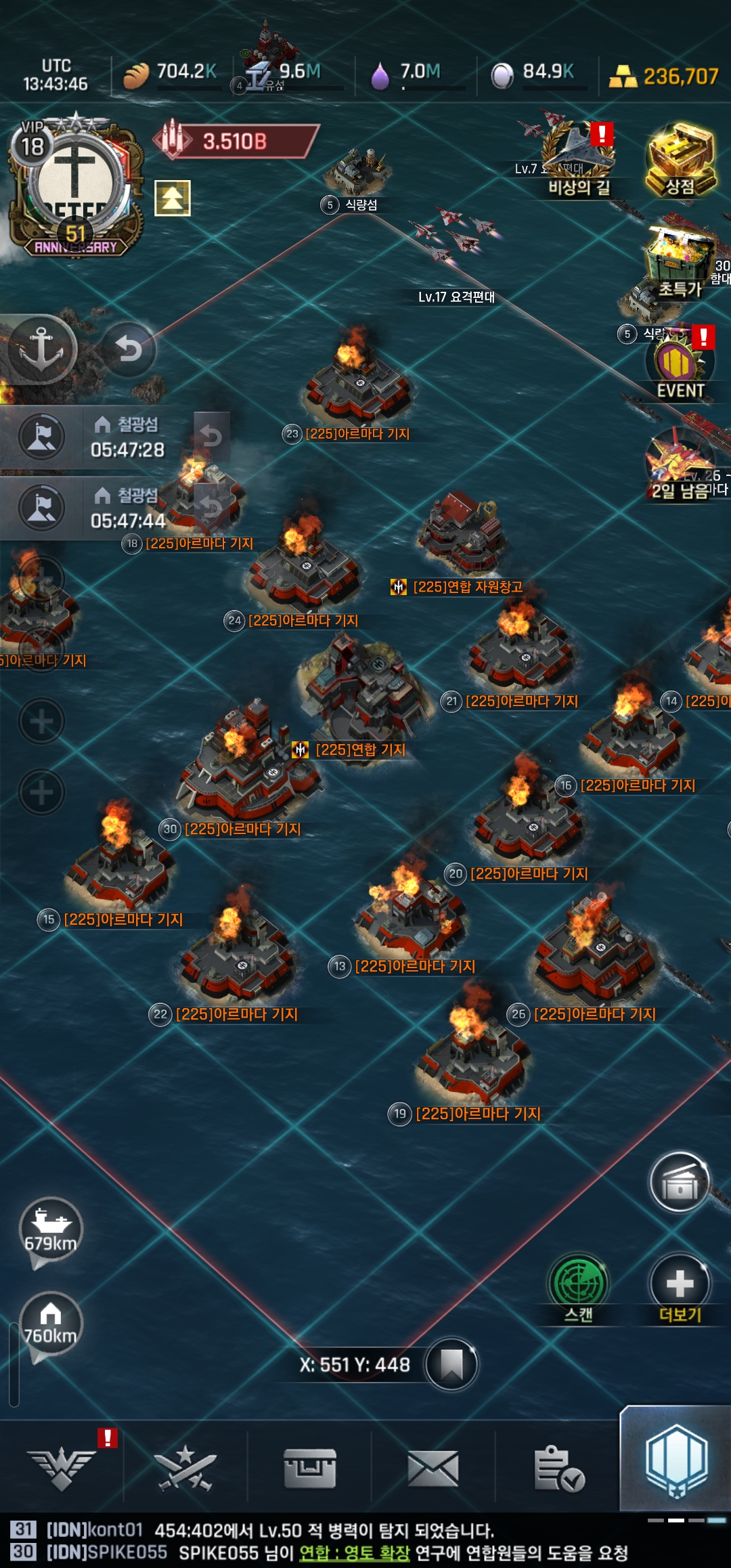Open the mail envelope inbox

click(x=433, y=1468)
